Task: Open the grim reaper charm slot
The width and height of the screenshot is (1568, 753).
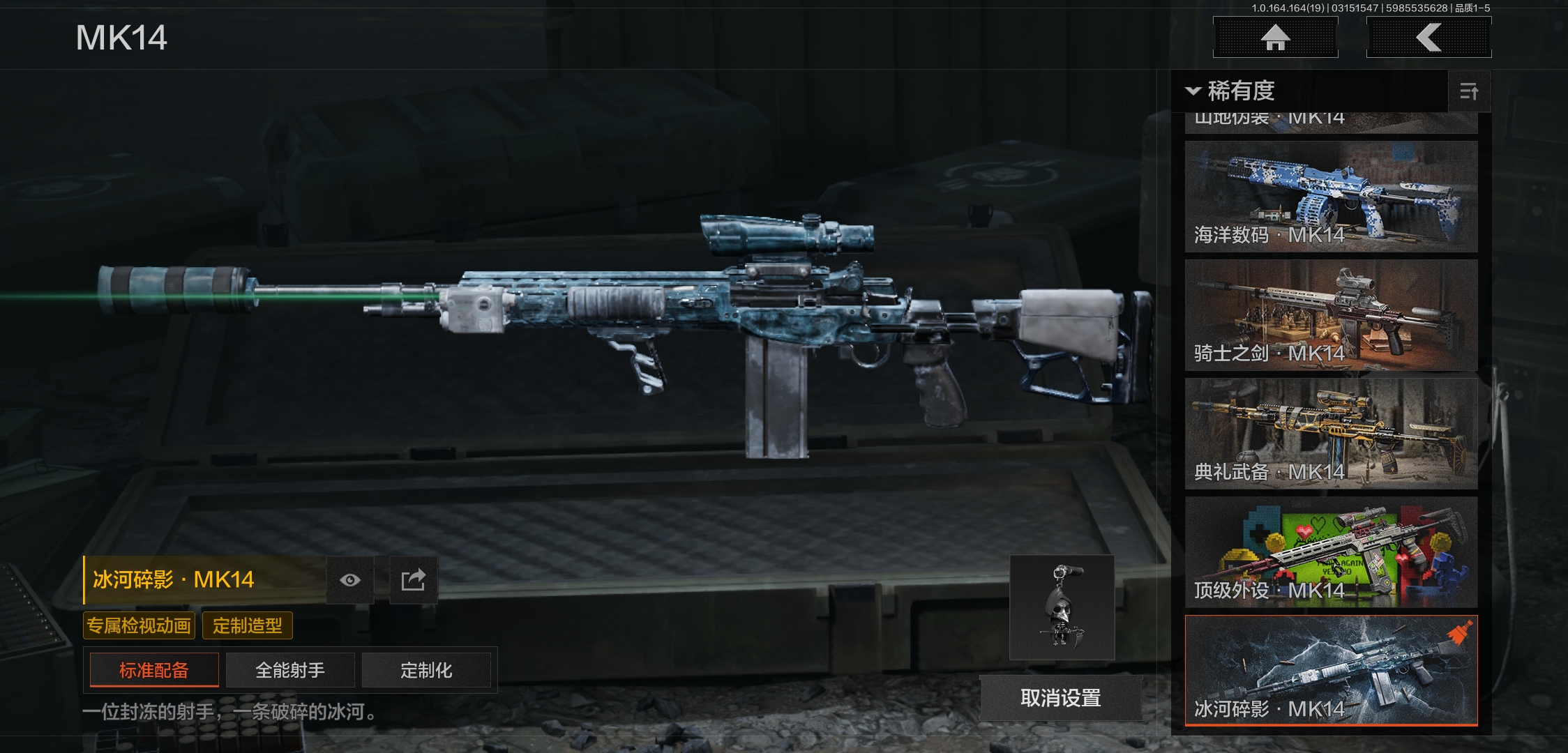Action: click(1062, 607)
